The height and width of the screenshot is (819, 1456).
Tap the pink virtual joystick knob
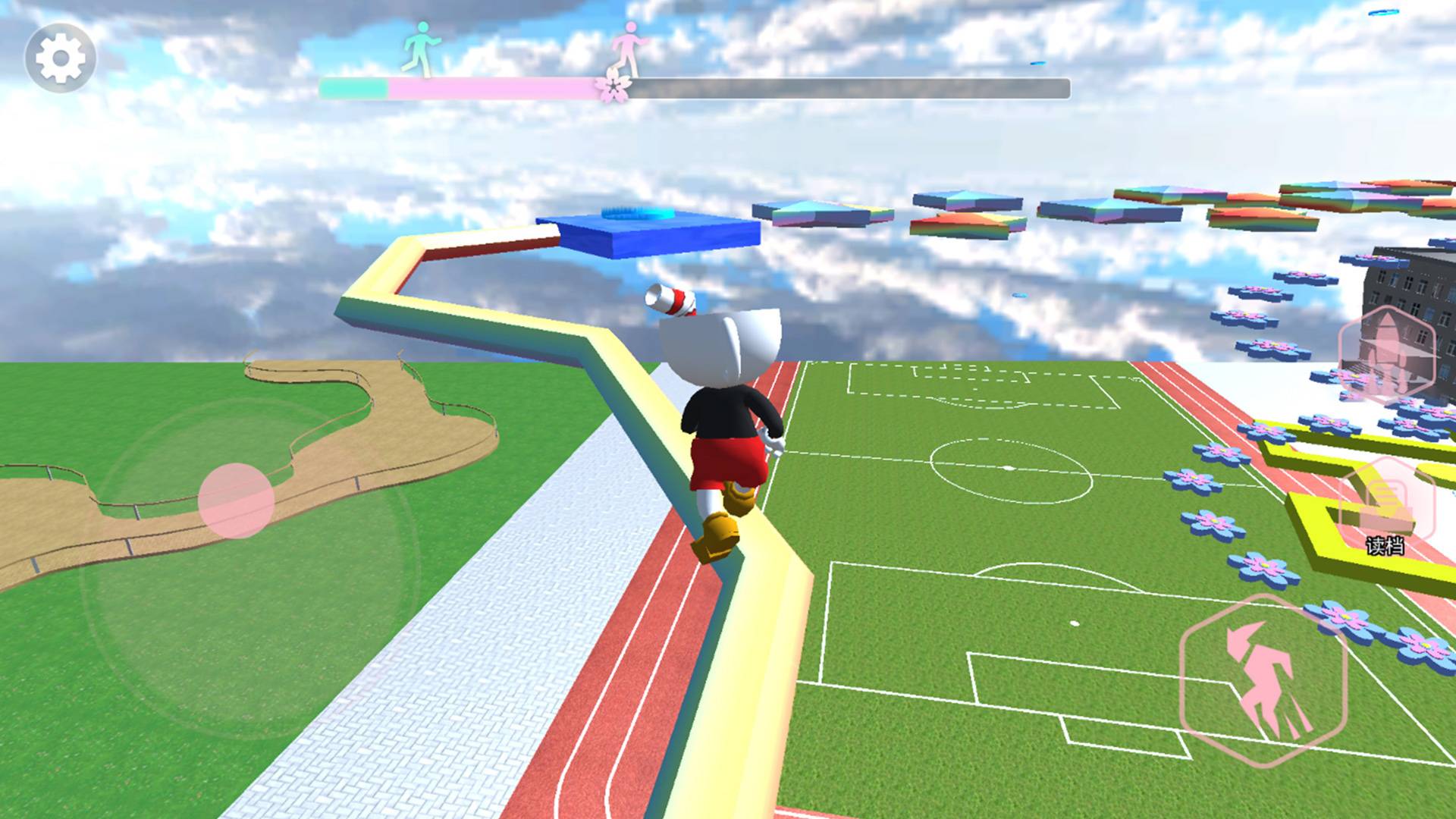(x=236, y=500)
